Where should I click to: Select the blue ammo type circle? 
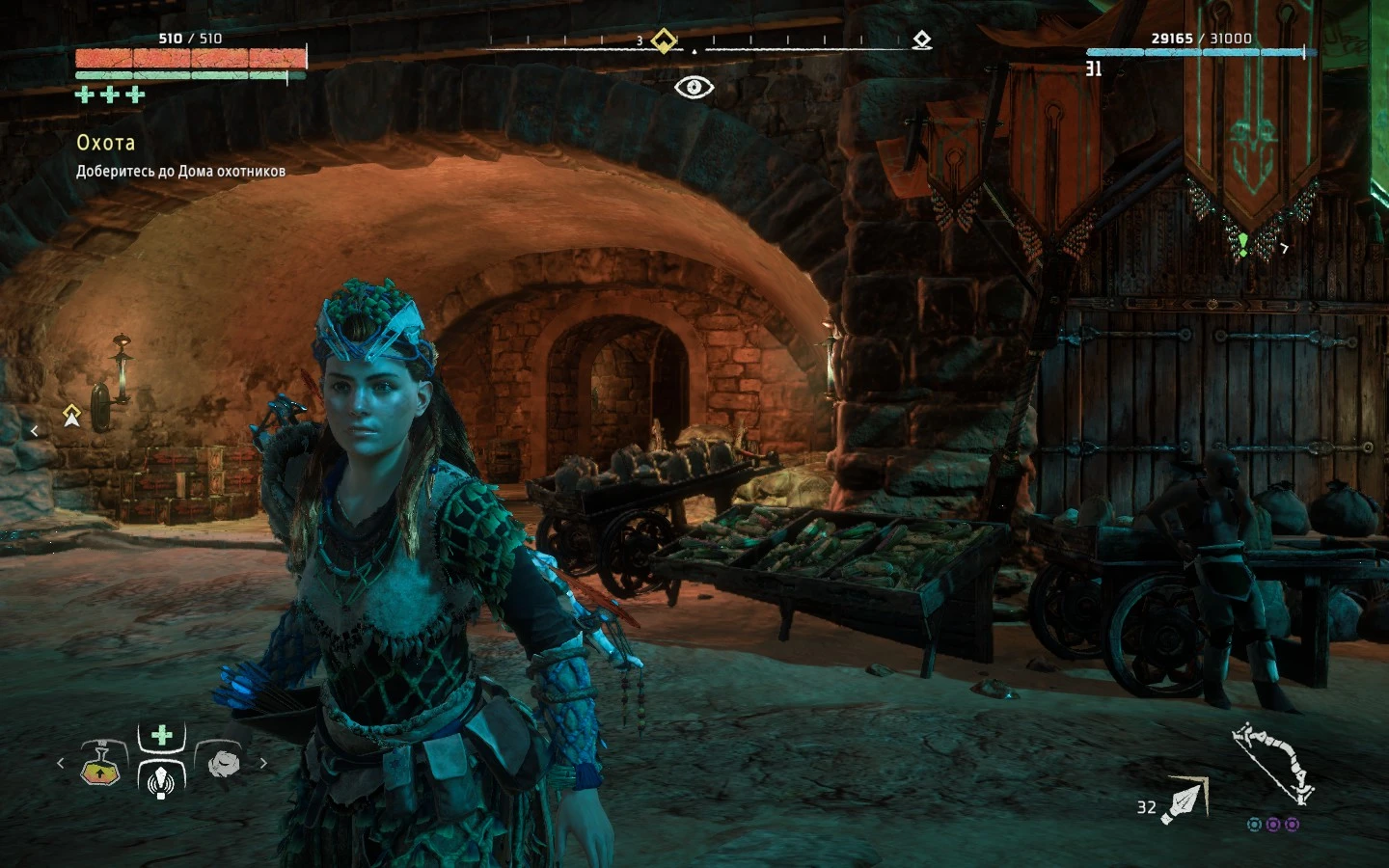coord(1255,823)
